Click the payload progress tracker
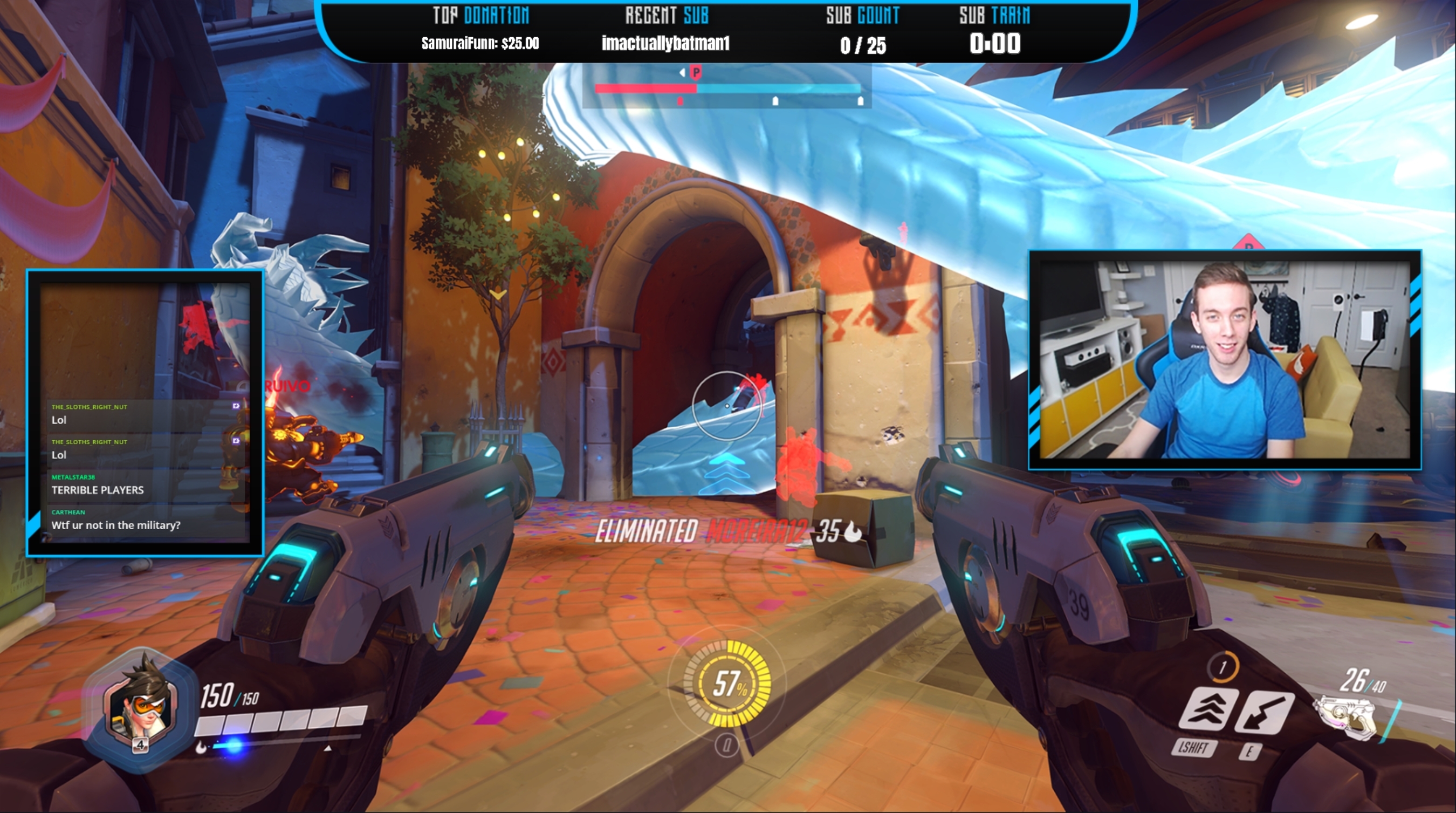1456x813 pixels. point(727,88)
